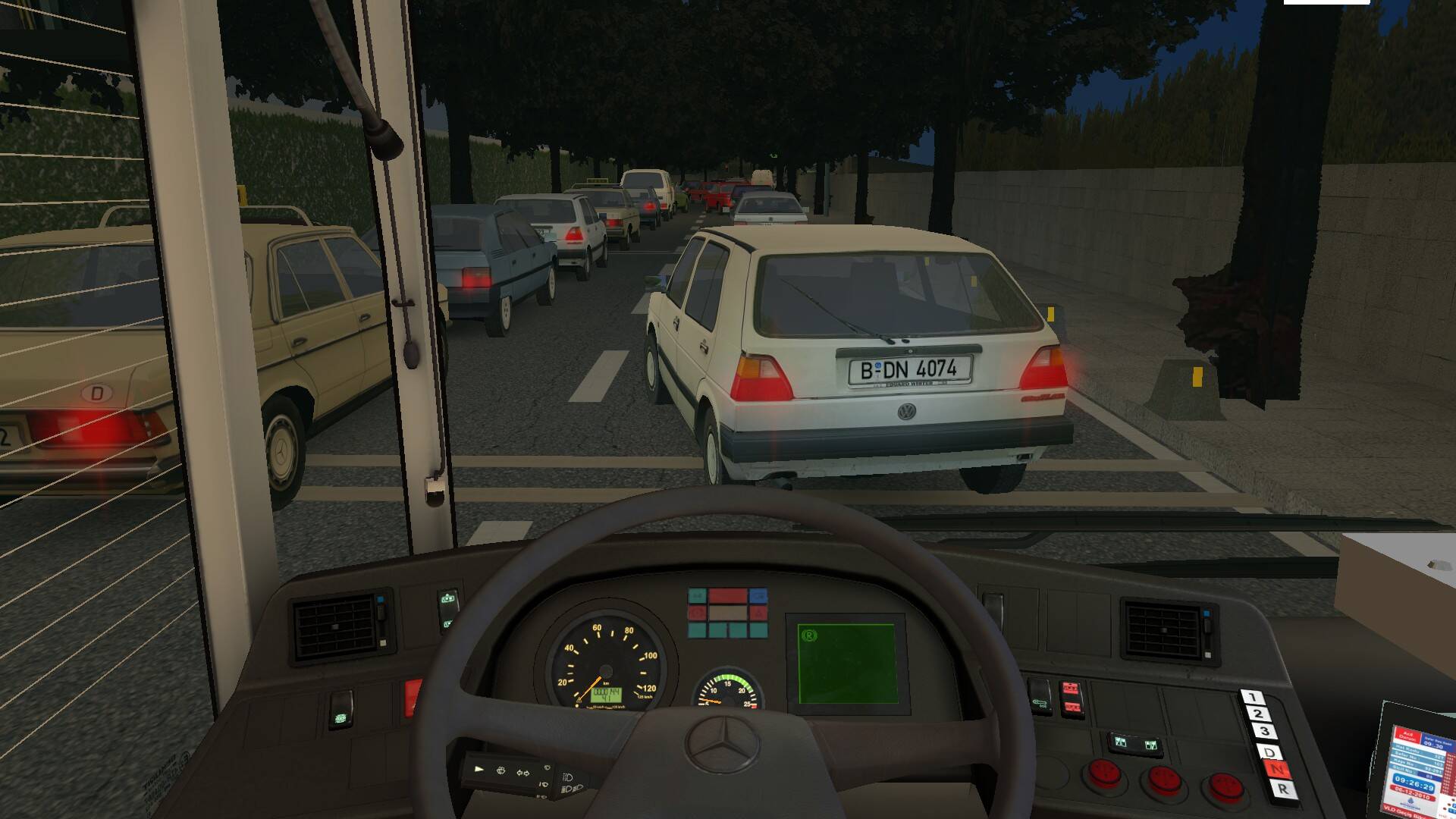Activate the red hazard button behind the wheel
Image resolution: width=1456 pixels, height=819 pixels.
tap(412, 697)
